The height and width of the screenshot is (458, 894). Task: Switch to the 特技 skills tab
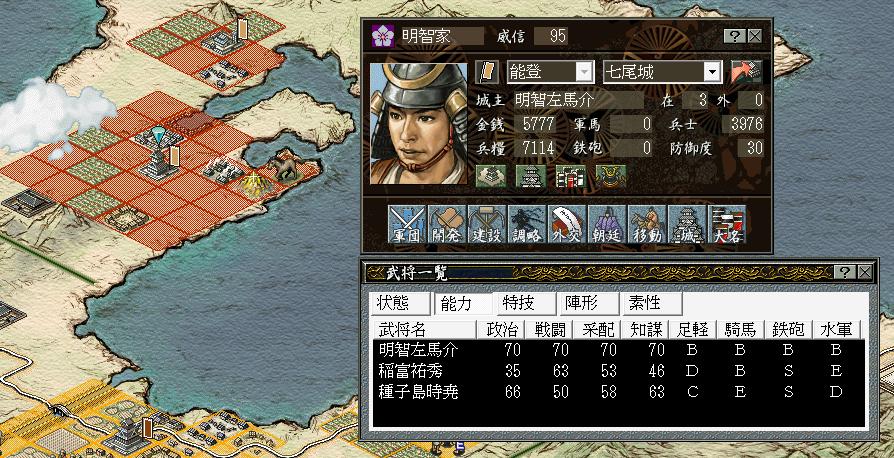[x=518, y=302]
